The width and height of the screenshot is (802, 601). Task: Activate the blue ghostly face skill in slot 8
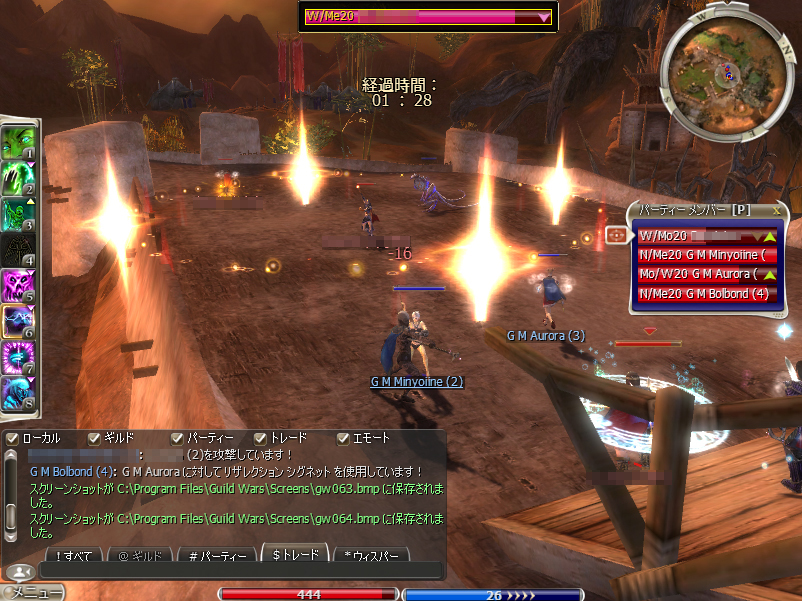click(18, 393)
